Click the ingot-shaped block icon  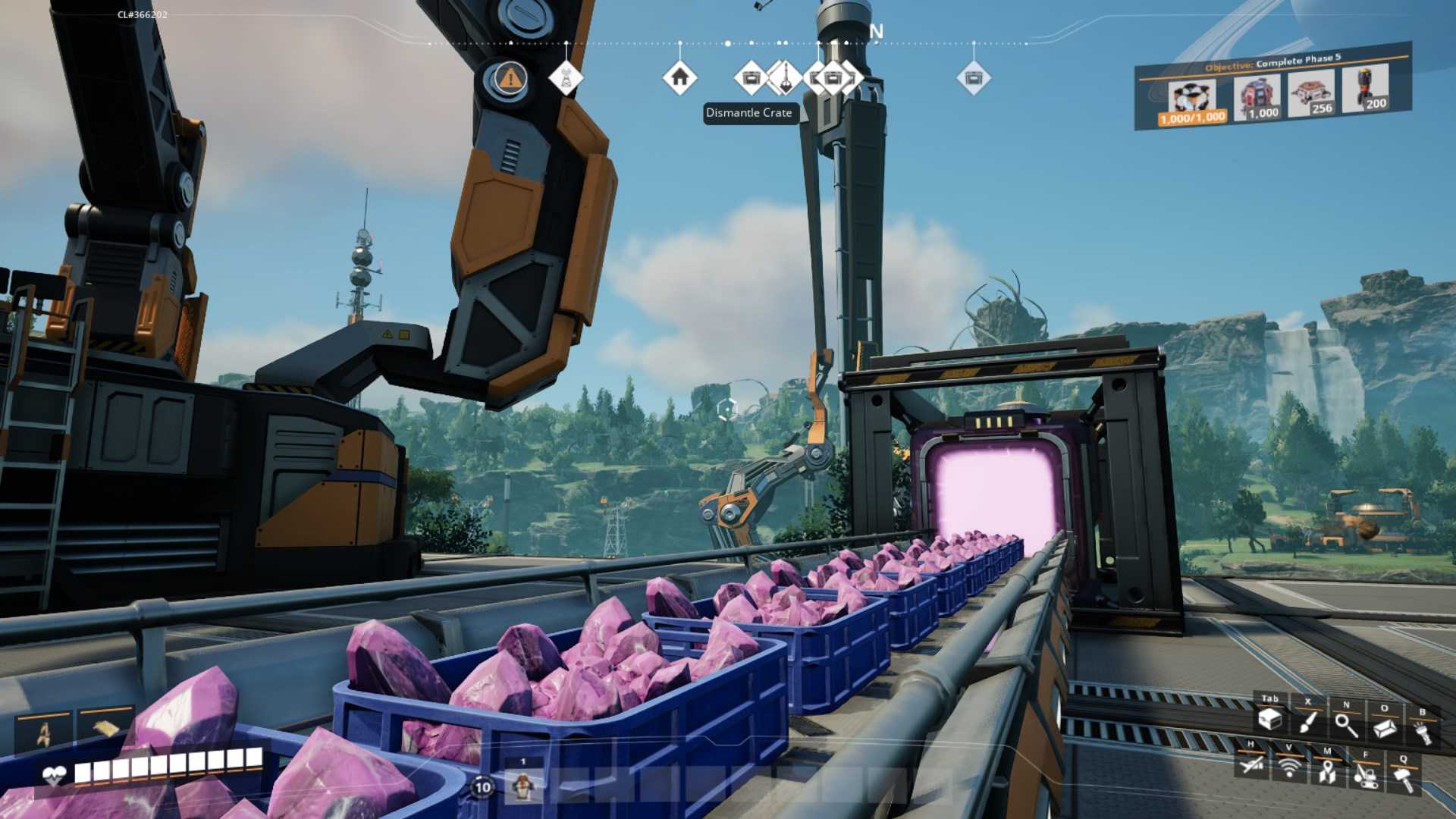click(1384, 729)
